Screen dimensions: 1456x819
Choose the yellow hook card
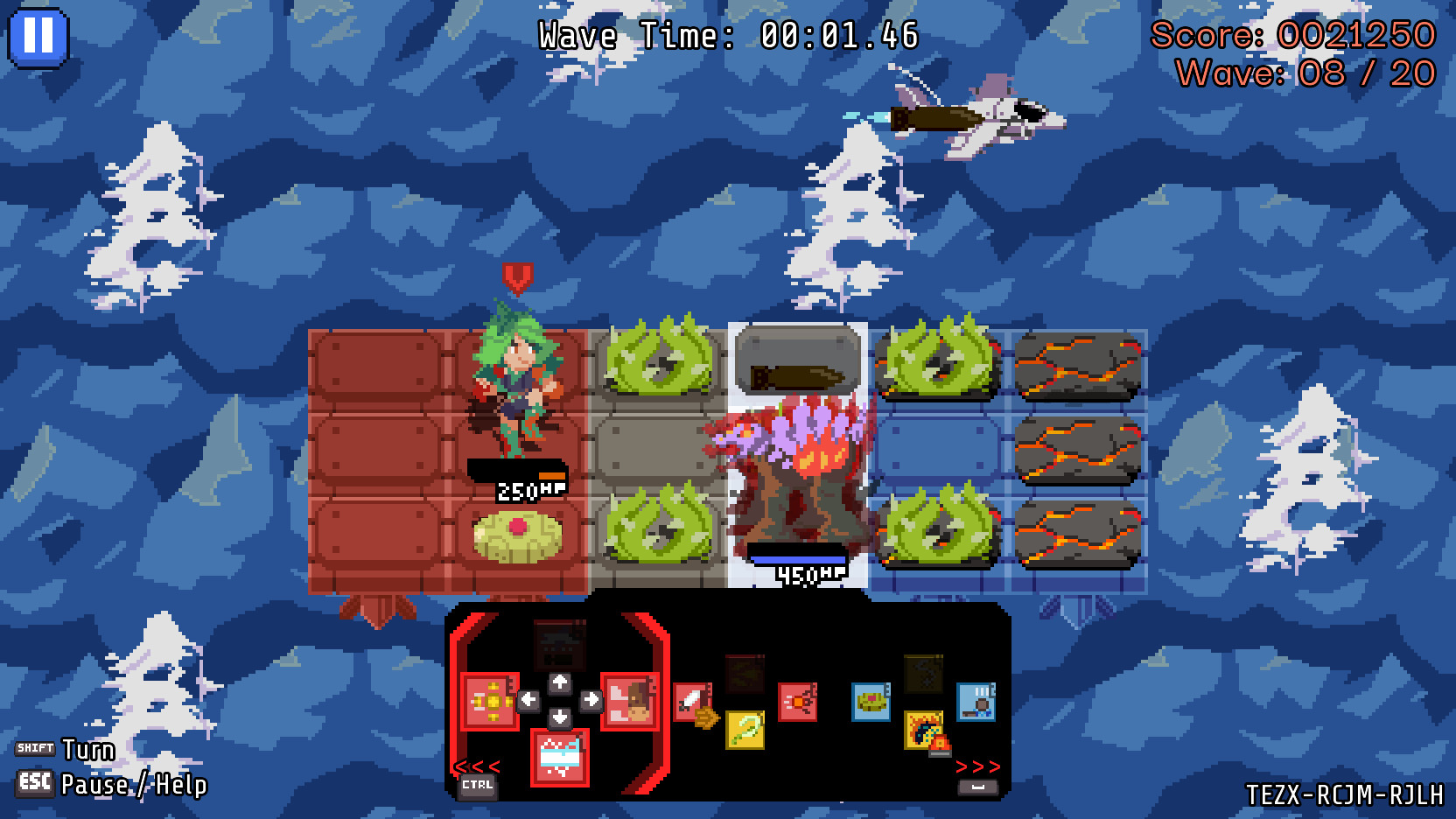pos(744,731)
